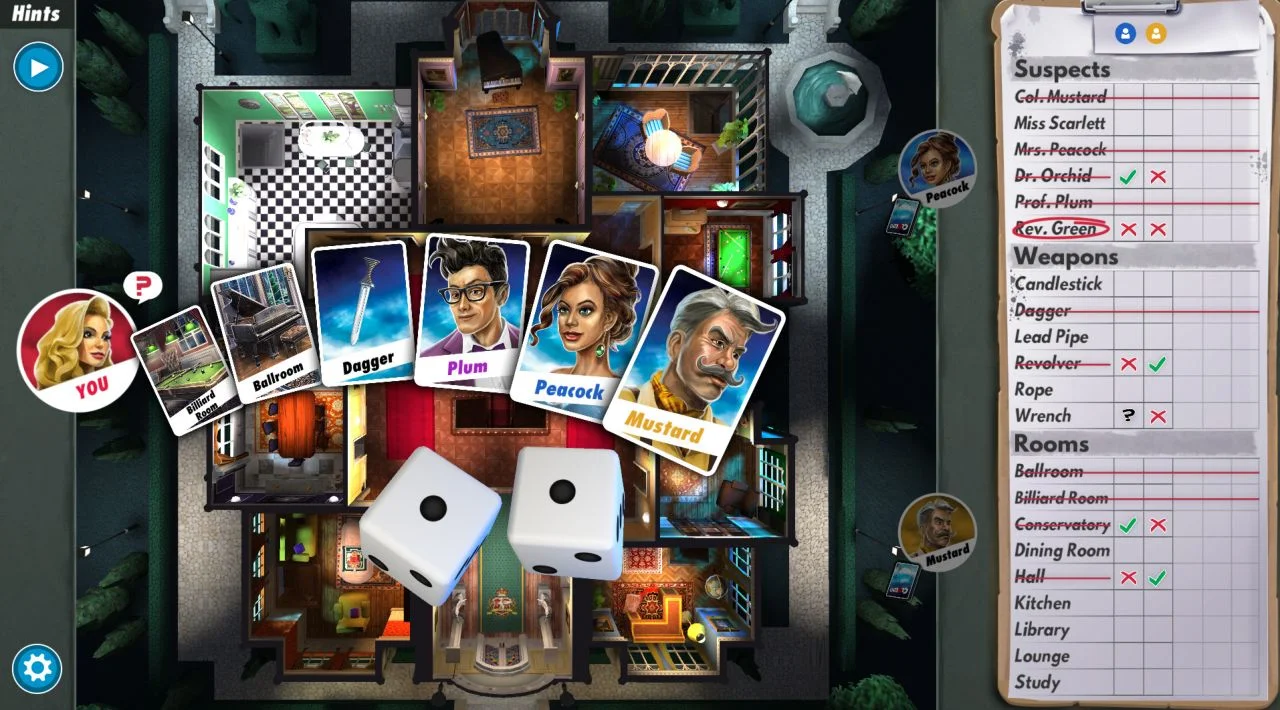Mark Lead Pipe on the notepad

coord(1051,337)
